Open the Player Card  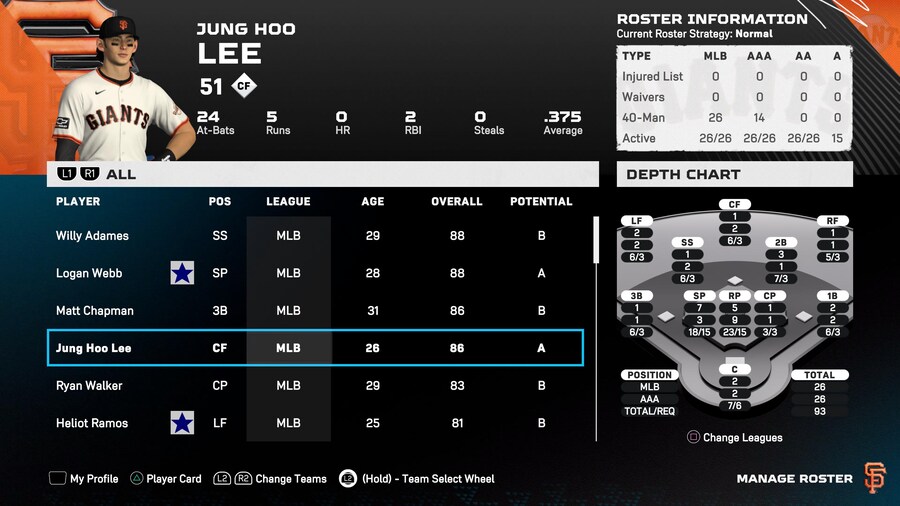pyautogui.click(x=164, y=479)
